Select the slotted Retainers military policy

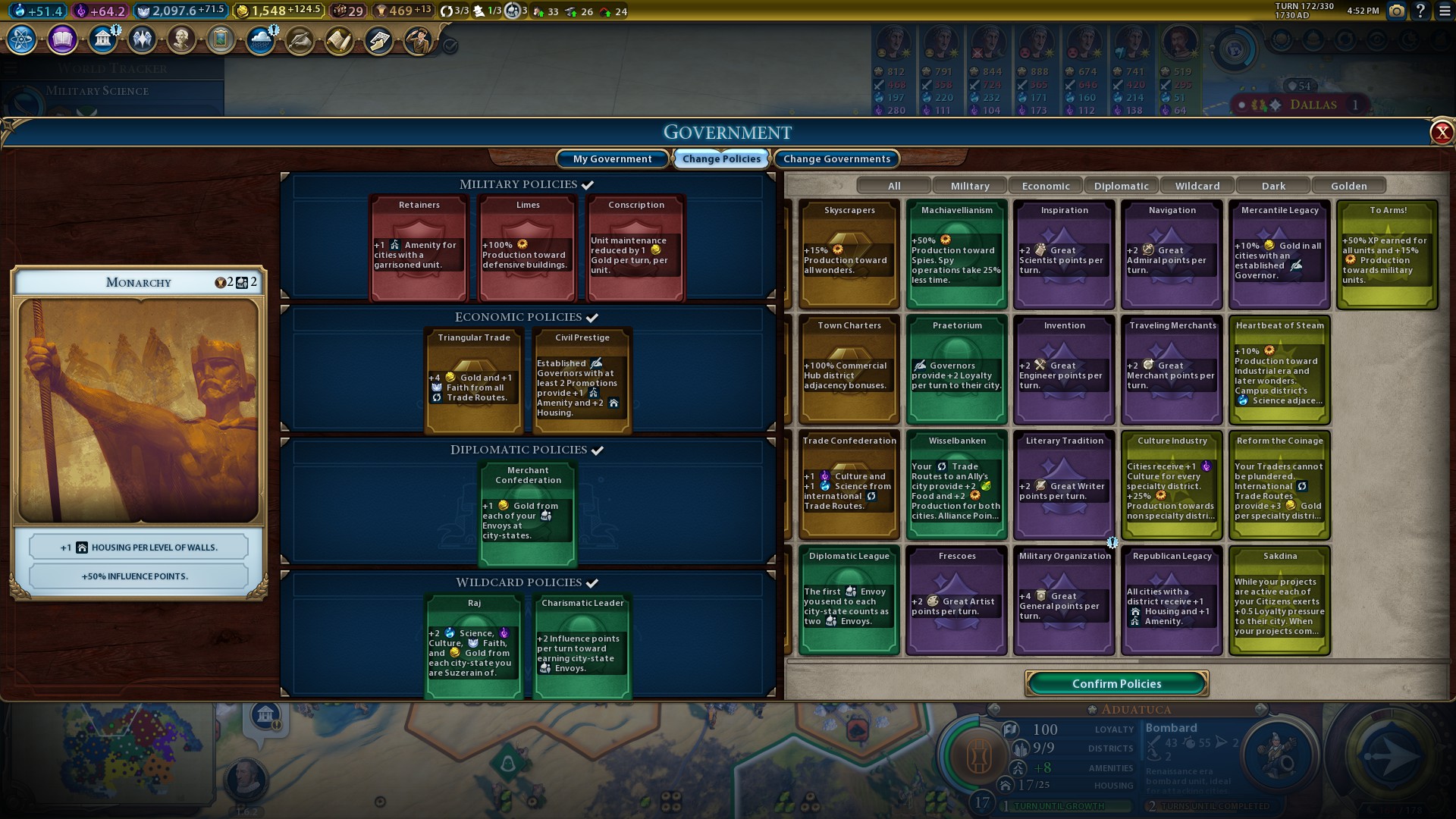coord(419,248)
